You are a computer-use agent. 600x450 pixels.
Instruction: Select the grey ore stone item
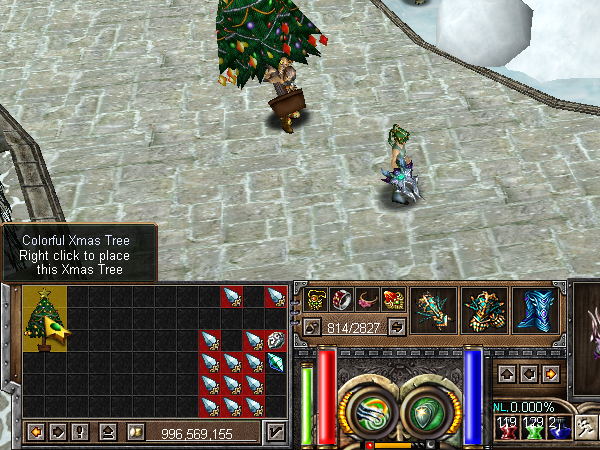(x=276, y=340)
